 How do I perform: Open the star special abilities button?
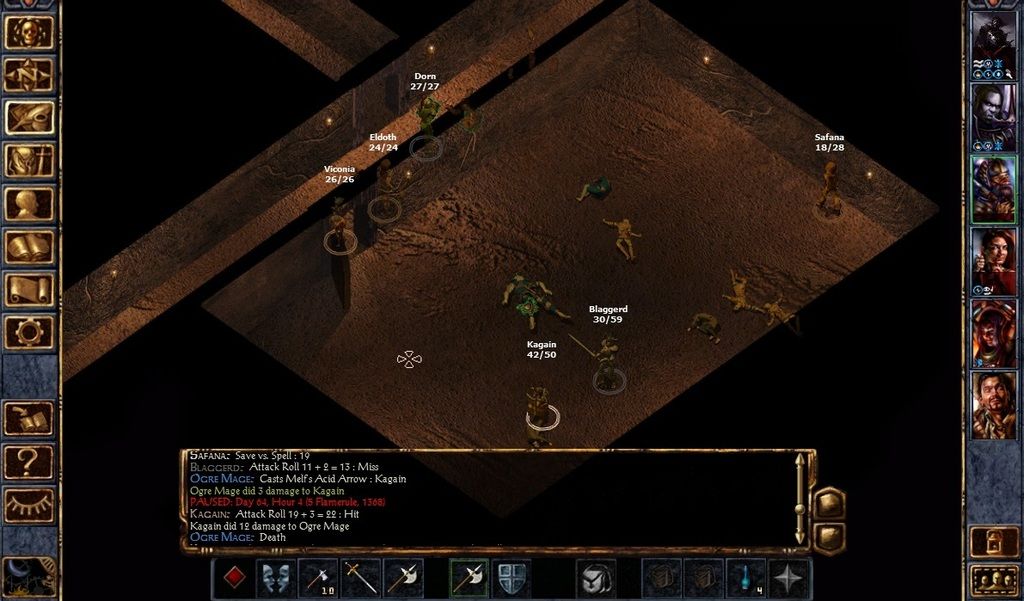790,579
